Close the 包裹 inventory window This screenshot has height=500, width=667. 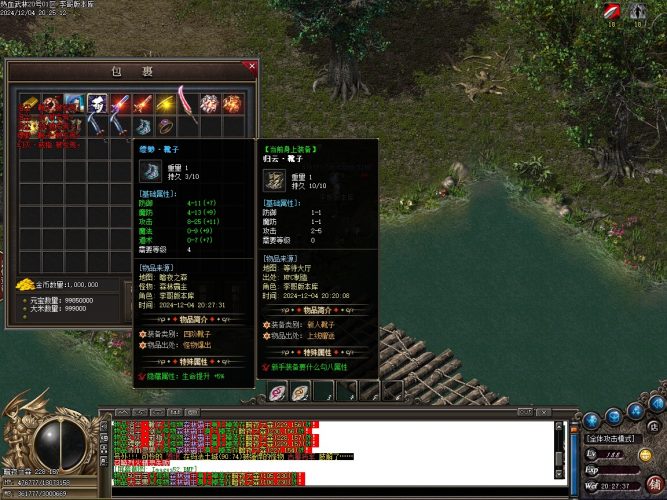coord(251,67)
